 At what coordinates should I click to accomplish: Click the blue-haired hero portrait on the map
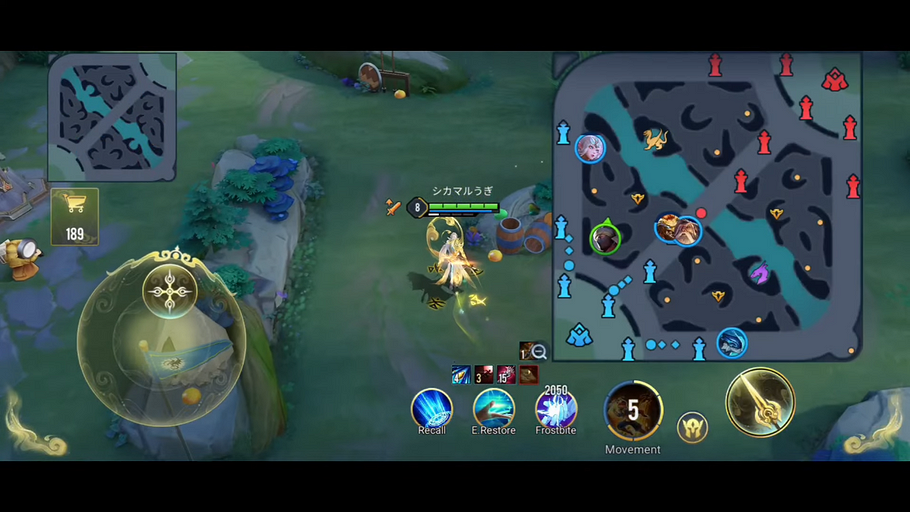pyautogui.click(x=732, y=343)
